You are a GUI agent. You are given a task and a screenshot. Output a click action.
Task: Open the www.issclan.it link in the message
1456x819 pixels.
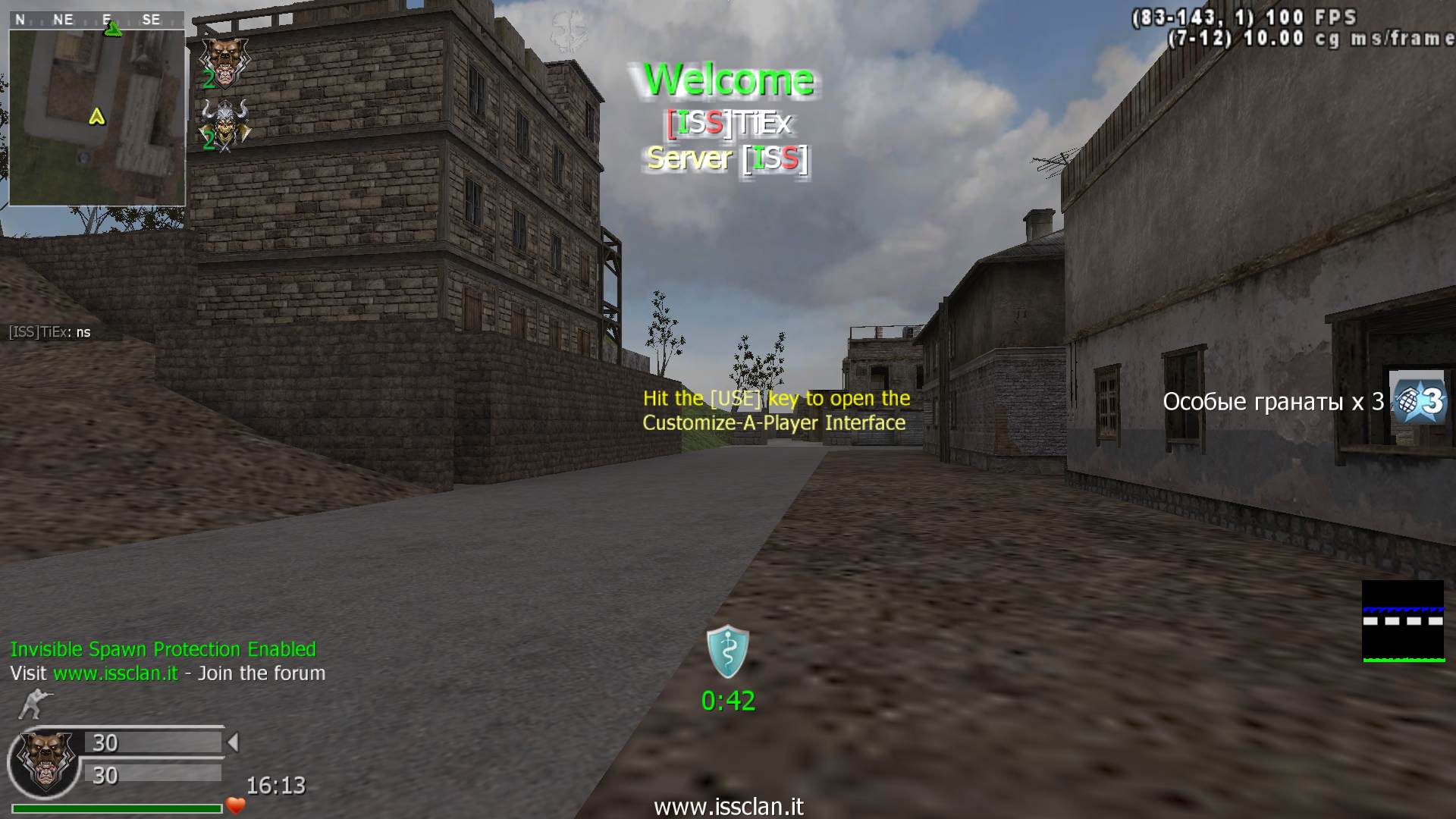(116, 673)
